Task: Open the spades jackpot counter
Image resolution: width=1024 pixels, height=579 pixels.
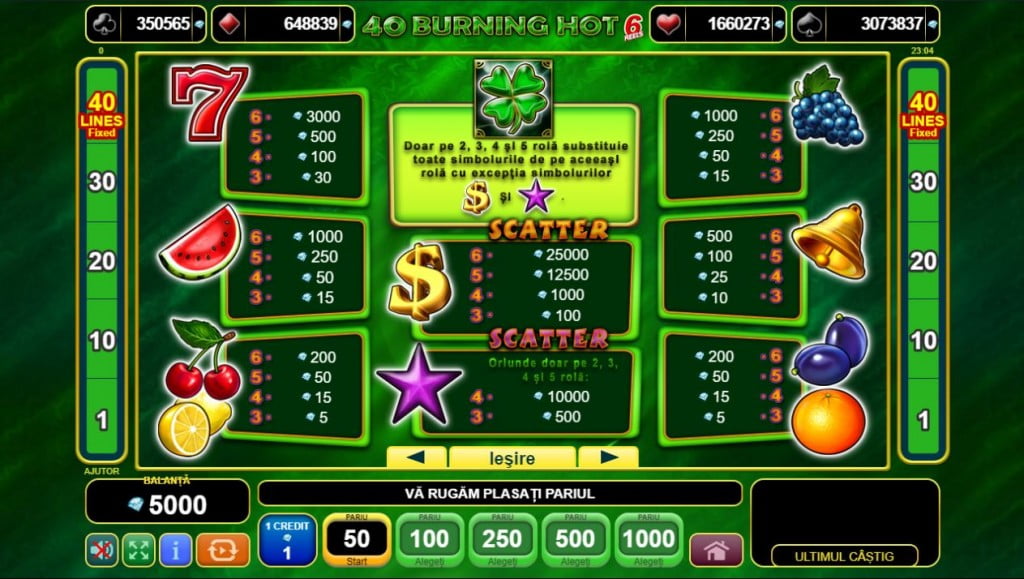Action: click(865, 24)
